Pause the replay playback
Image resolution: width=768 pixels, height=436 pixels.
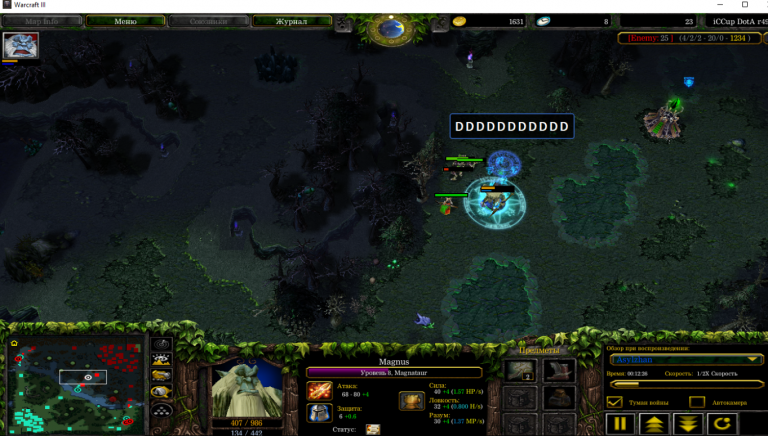tap(620, 423)
